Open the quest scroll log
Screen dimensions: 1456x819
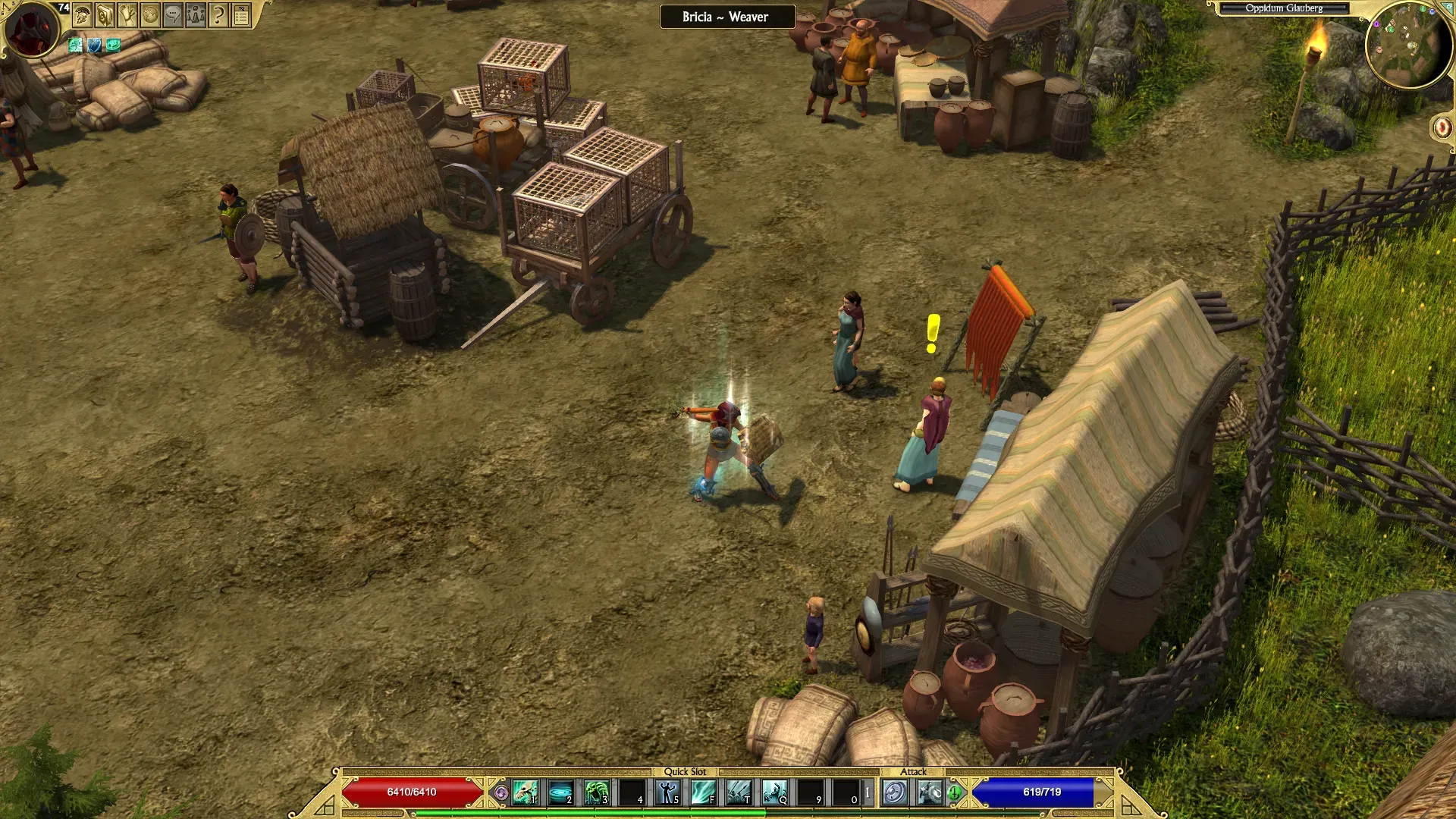click(127, 14)
